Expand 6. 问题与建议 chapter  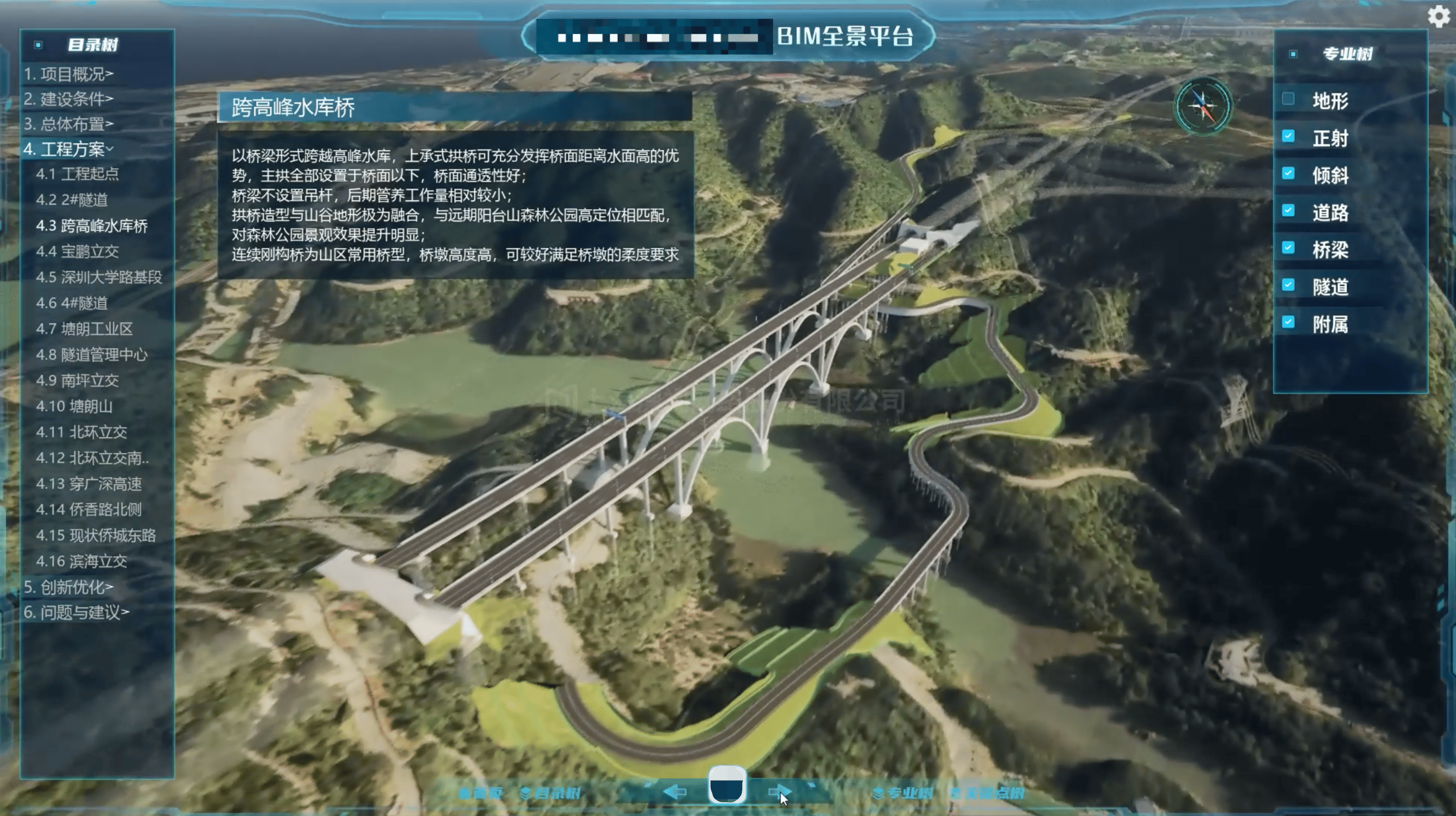pos(76,612)
